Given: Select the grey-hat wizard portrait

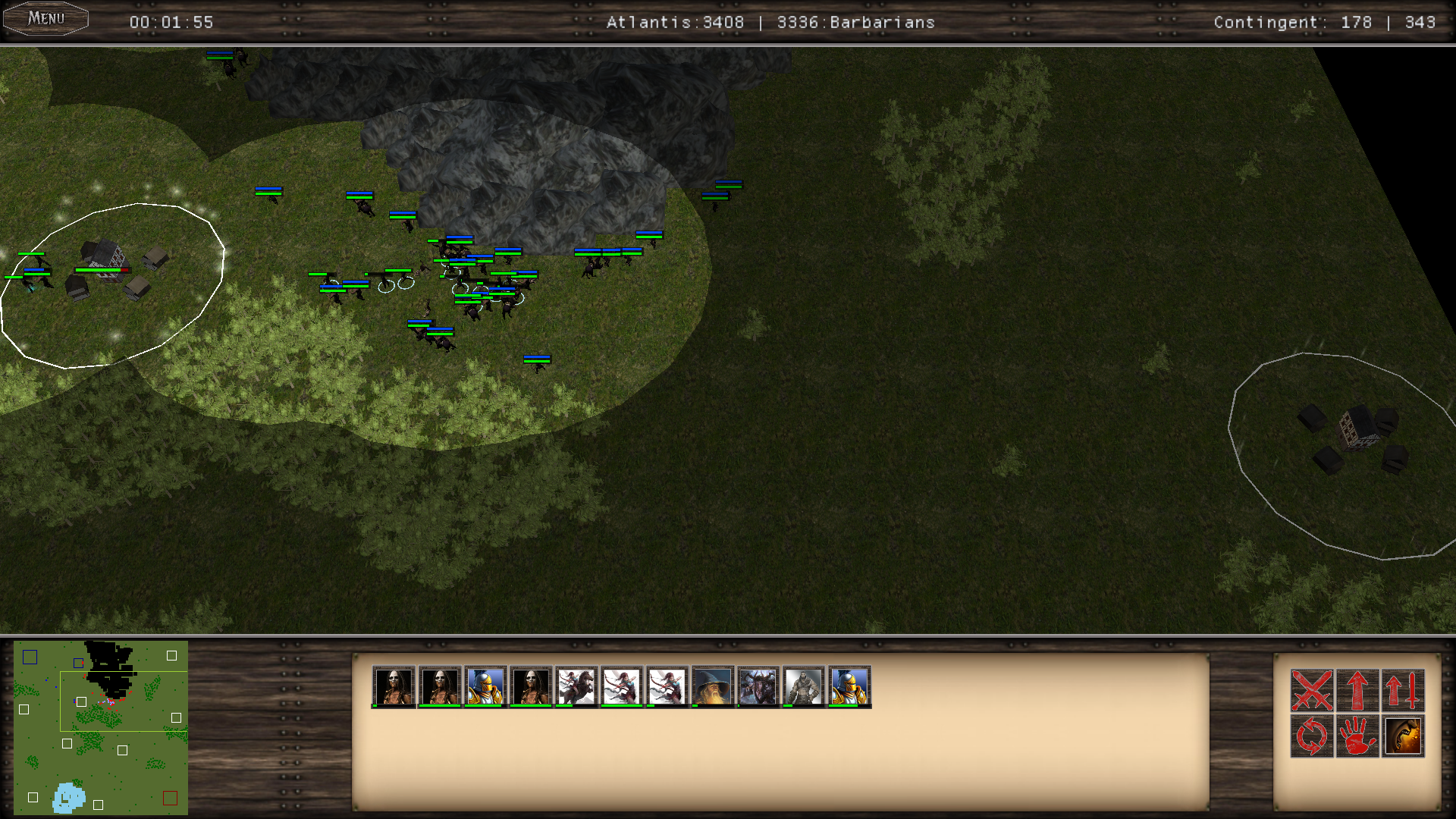Looking at the screenshot, I should click(x=713, y=686).
